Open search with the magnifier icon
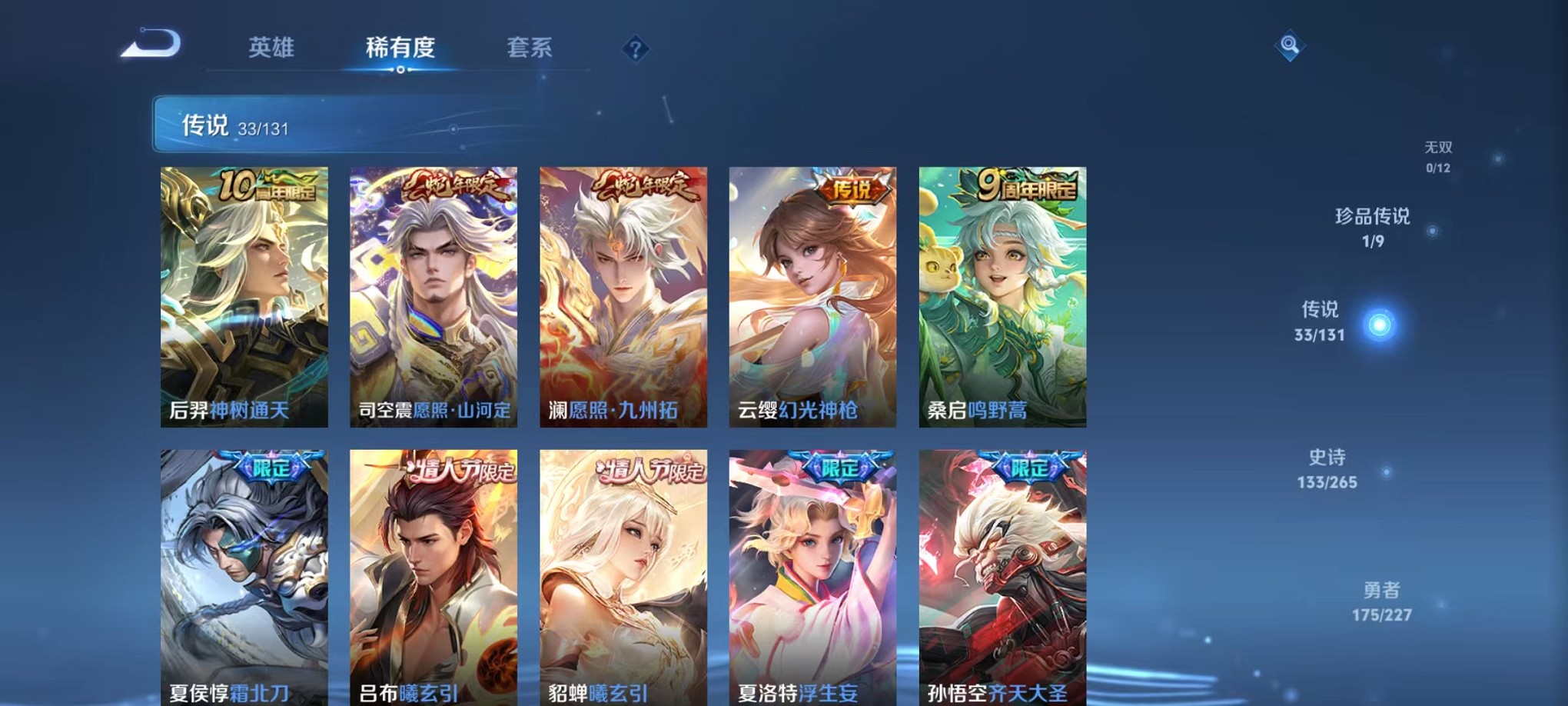Viewport: 1568px width, 706px height. click(x=1291, y=46)
